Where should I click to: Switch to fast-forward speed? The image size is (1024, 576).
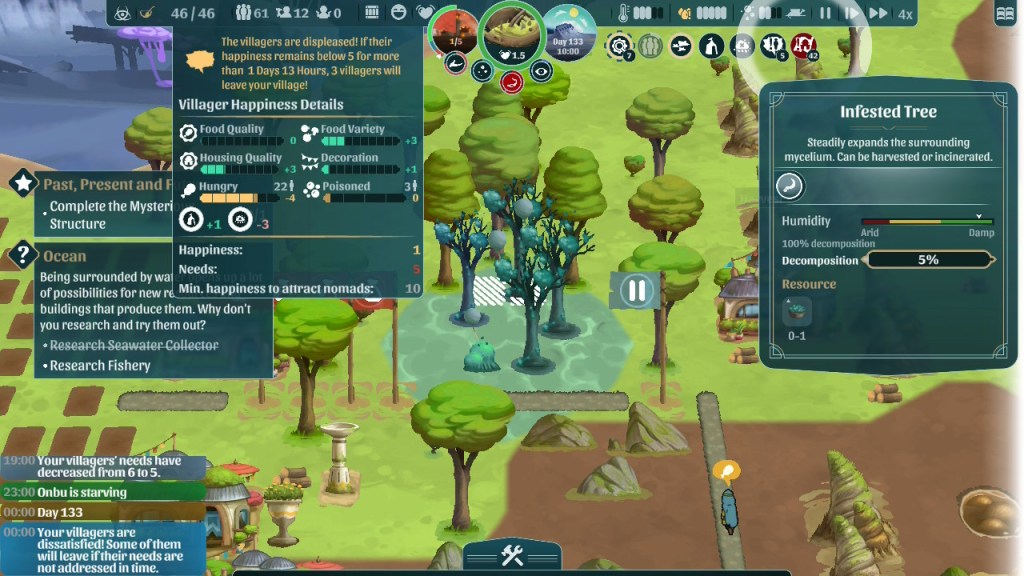coord(878,13)
